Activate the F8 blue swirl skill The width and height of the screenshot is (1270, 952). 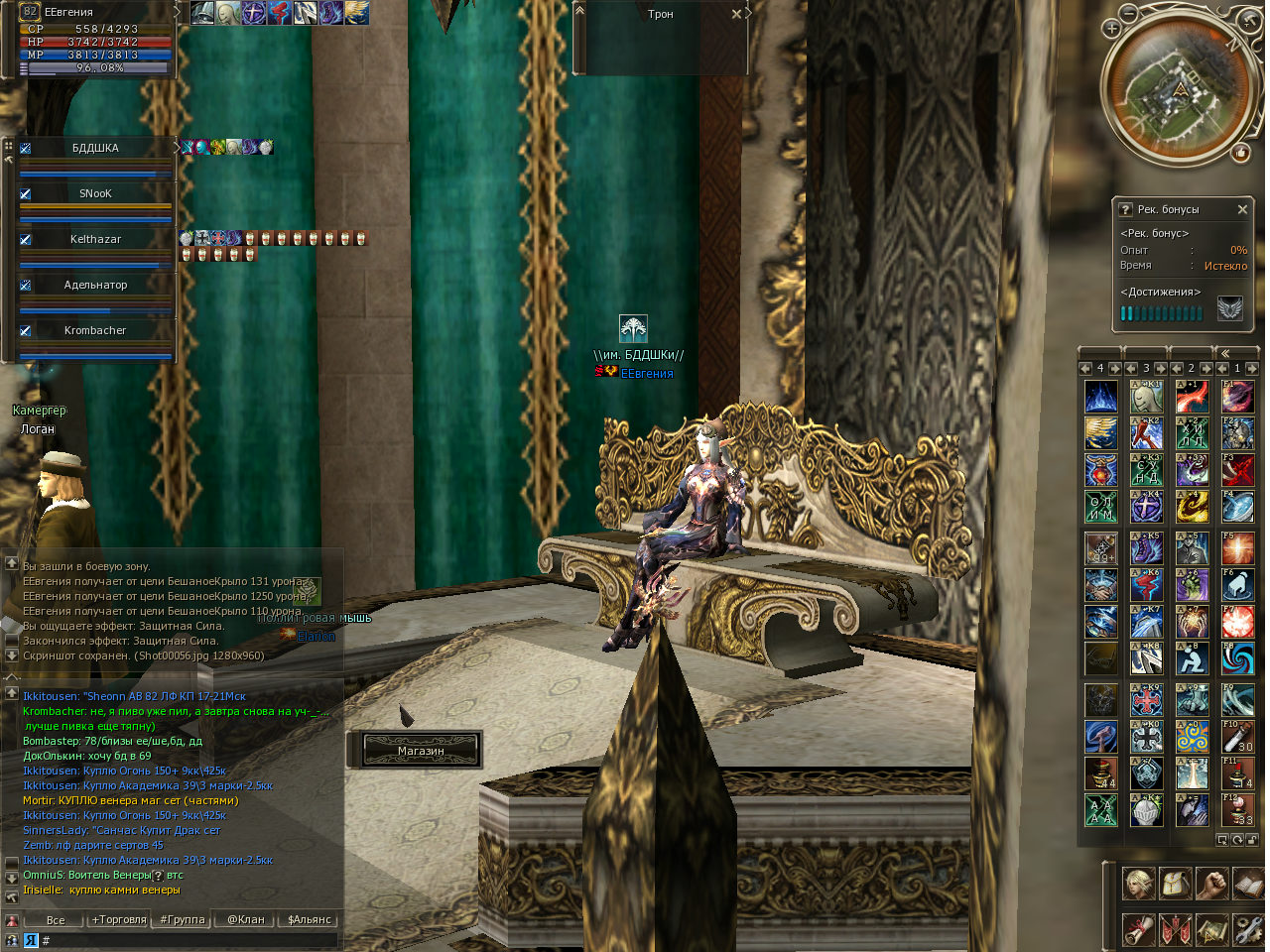tap(1237, 659)
